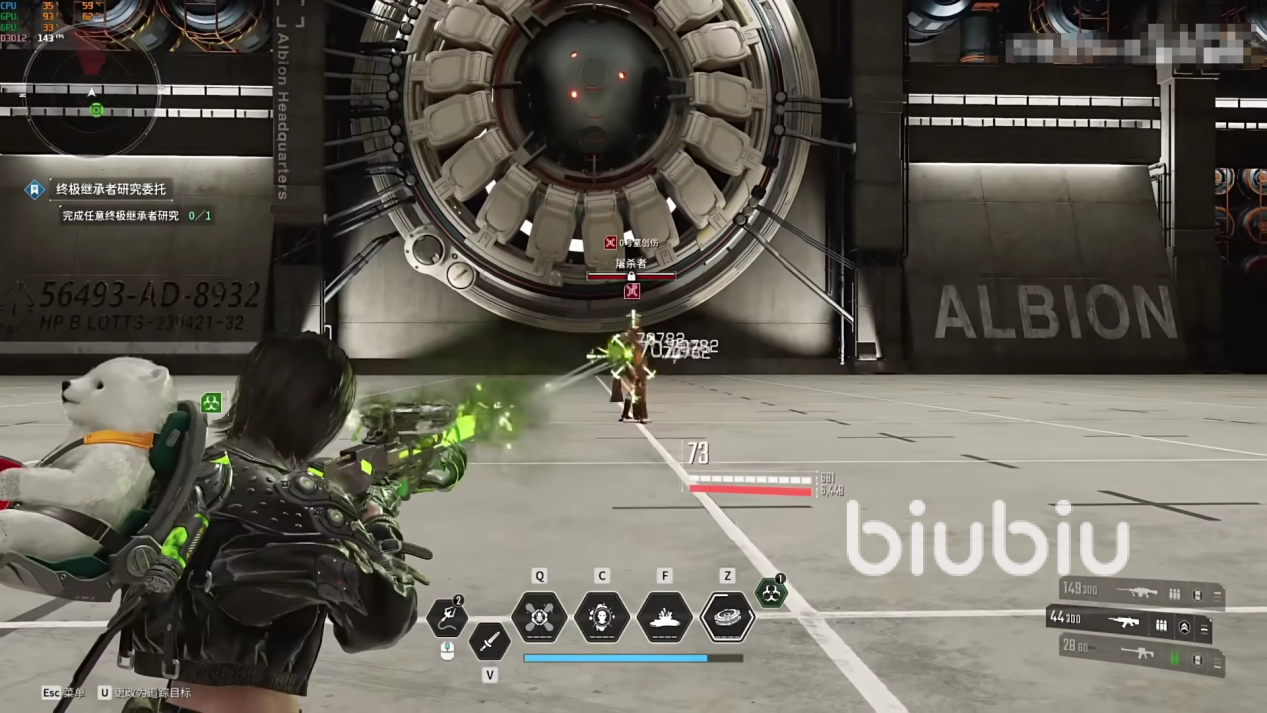Click the red marker under 屠杀者 health bar
The width and height of the screenshot is (1267, 713).
pyautogui.click(x=631, y=292)
